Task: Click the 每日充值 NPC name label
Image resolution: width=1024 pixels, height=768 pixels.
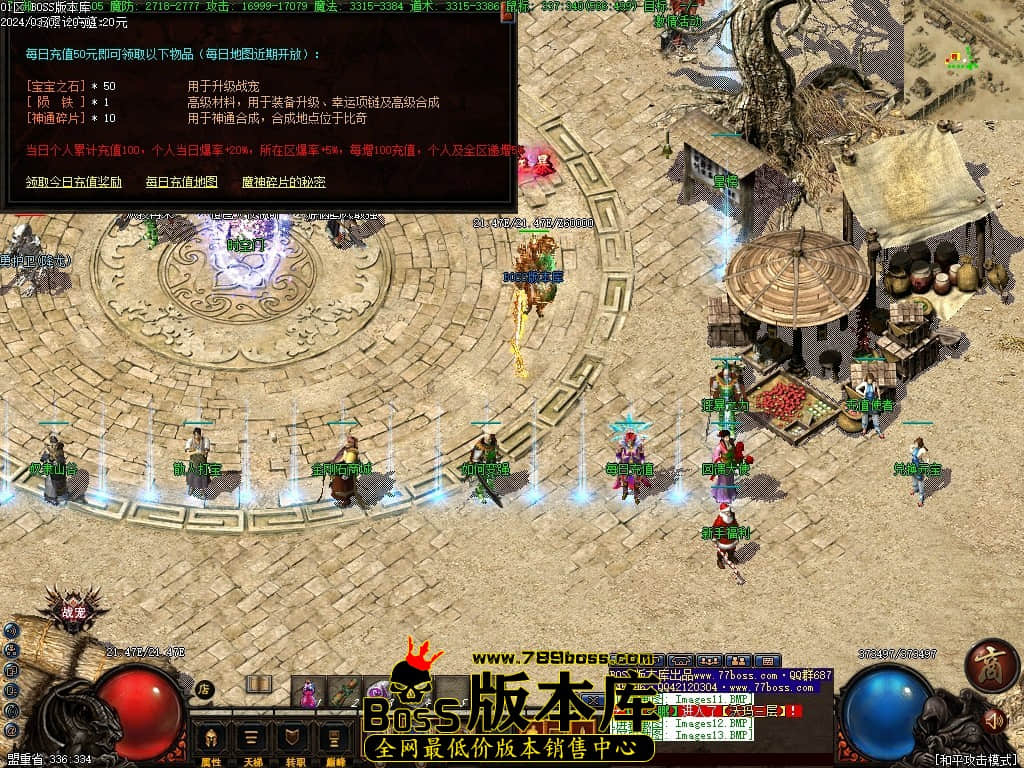Action: tap(629, 469)
